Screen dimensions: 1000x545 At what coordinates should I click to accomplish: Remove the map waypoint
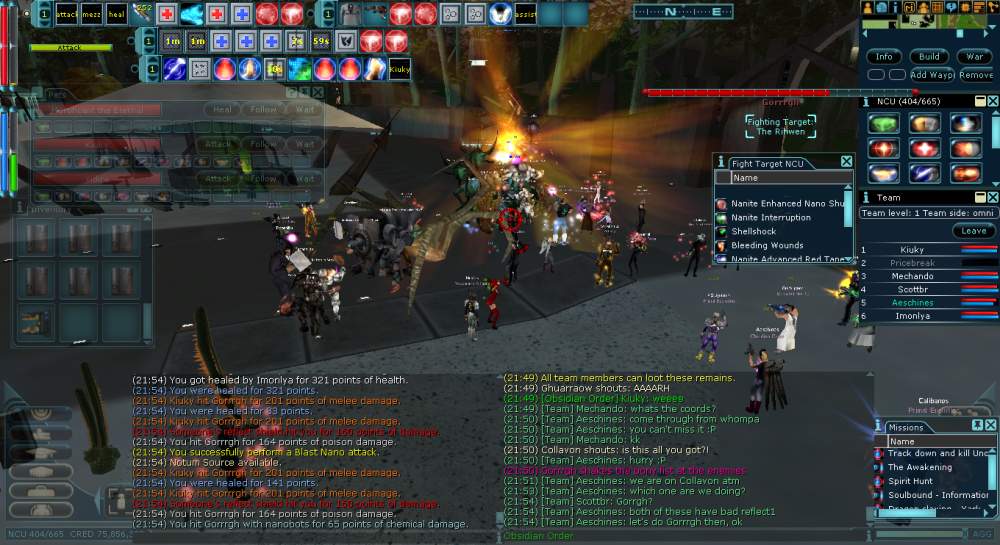[976, 75]
